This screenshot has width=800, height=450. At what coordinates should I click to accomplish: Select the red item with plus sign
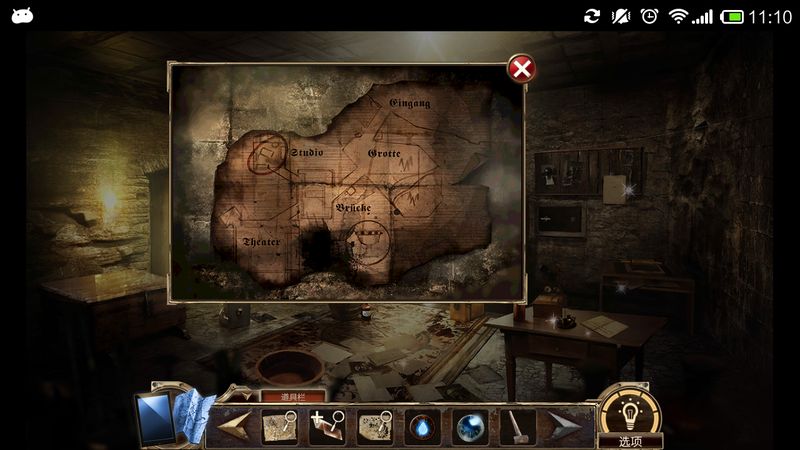click(327, 427)
